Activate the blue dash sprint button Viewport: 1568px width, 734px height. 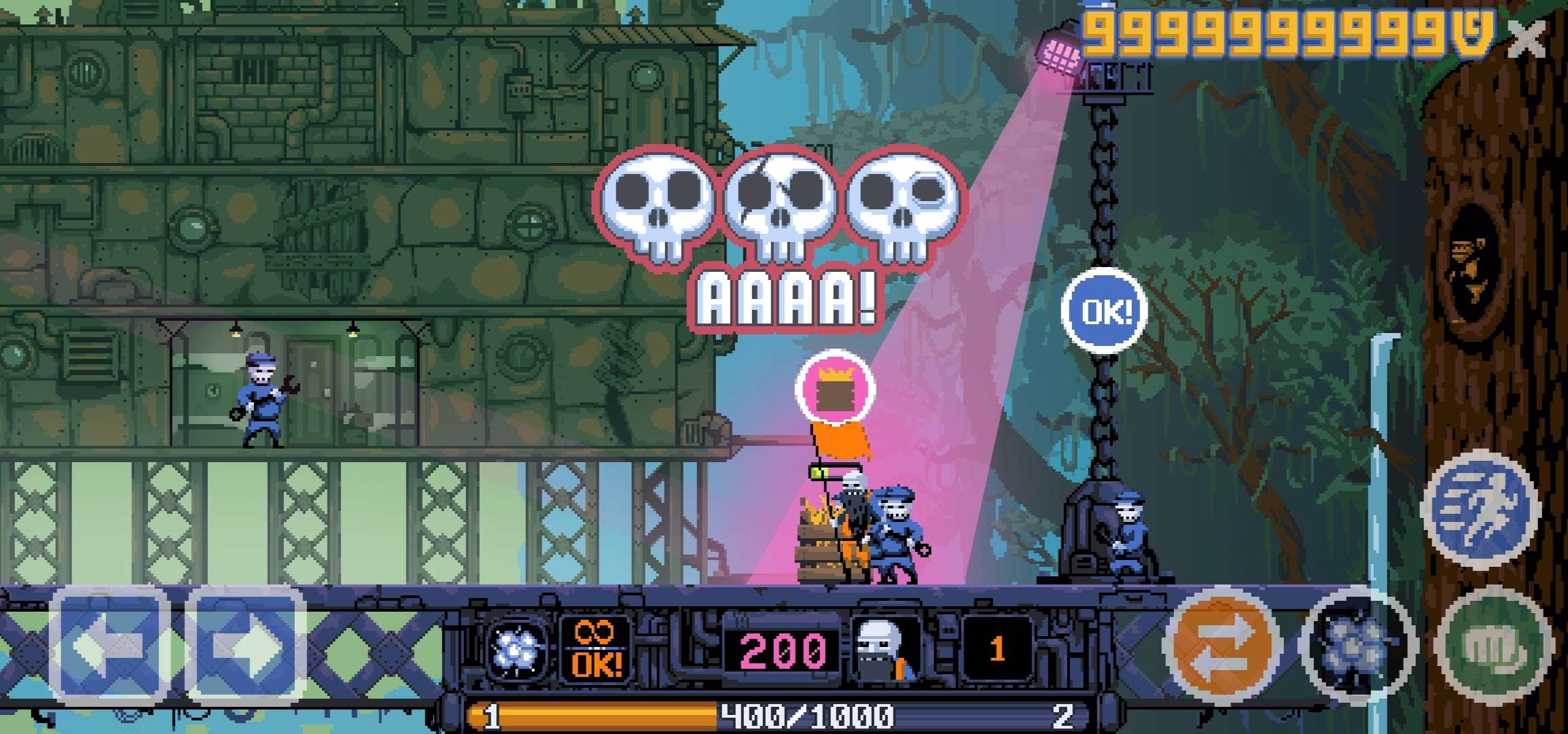1481,510
